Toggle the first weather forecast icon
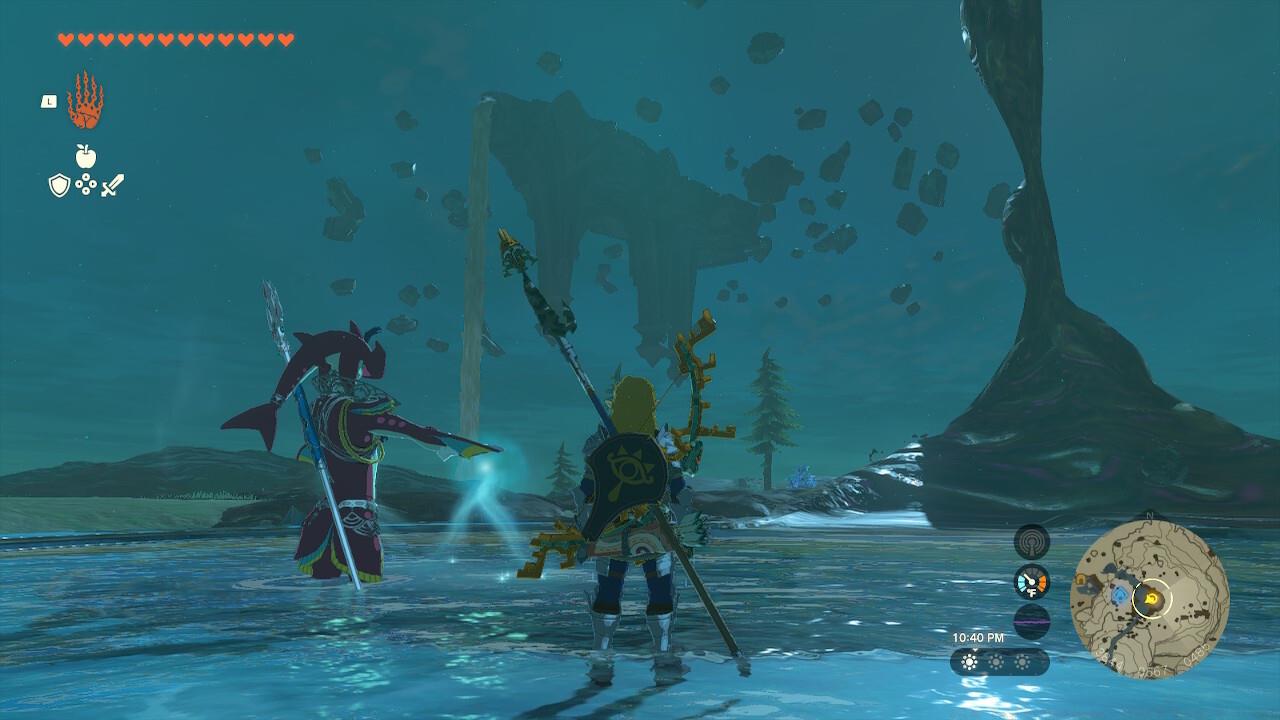The height and width of the screenshot is (720, 1280). coord(969,661)
